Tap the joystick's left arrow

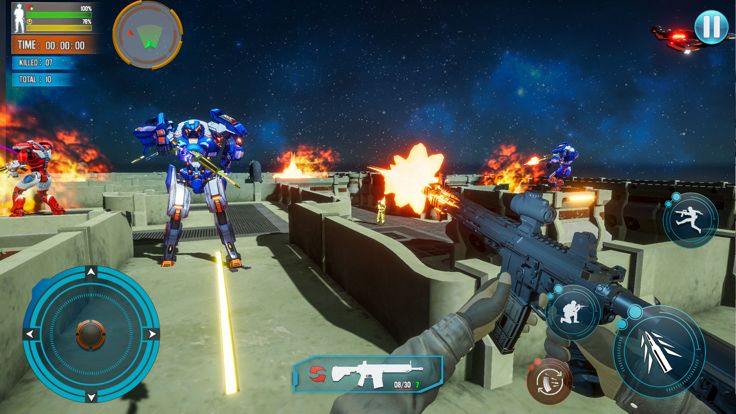click(30, 334)
